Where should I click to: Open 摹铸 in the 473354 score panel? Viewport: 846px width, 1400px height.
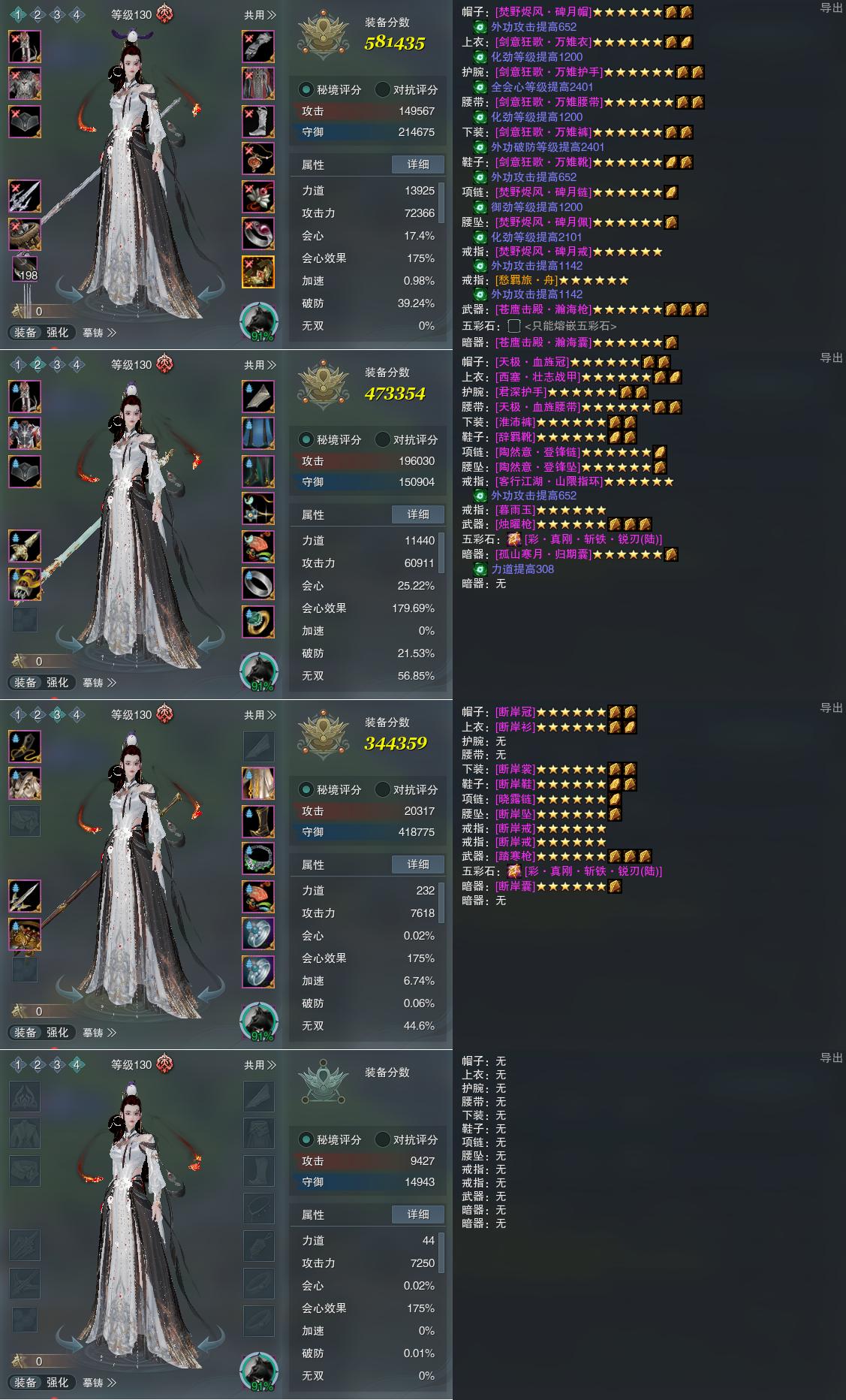[99, 683]
